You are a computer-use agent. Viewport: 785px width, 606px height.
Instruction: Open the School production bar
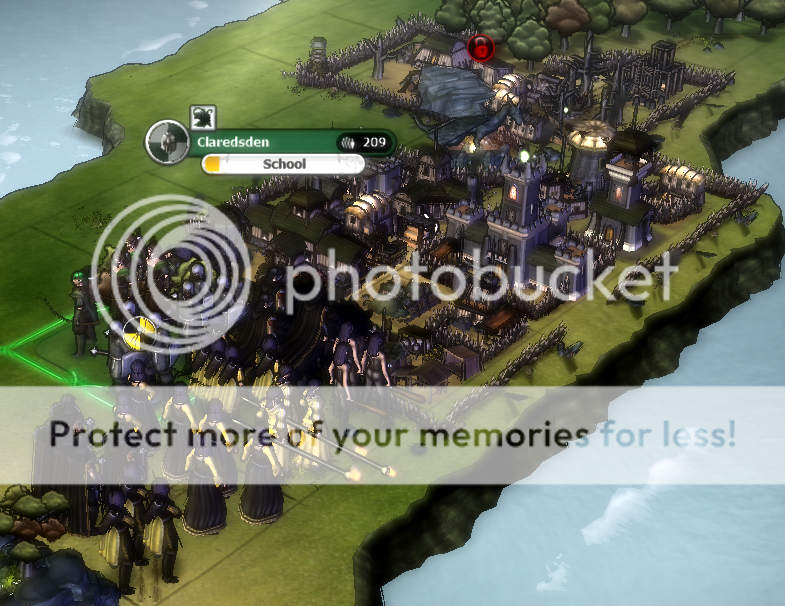[283, 164]
